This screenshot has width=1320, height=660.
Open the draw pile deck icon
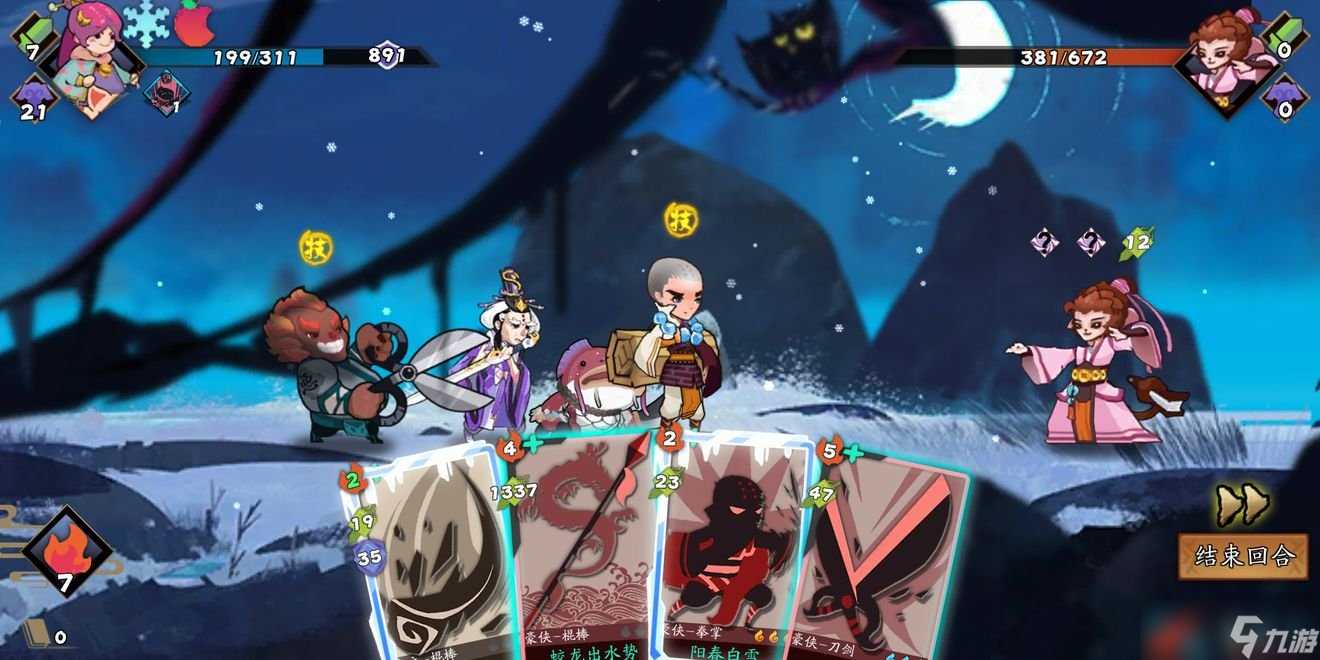point(37,632)
